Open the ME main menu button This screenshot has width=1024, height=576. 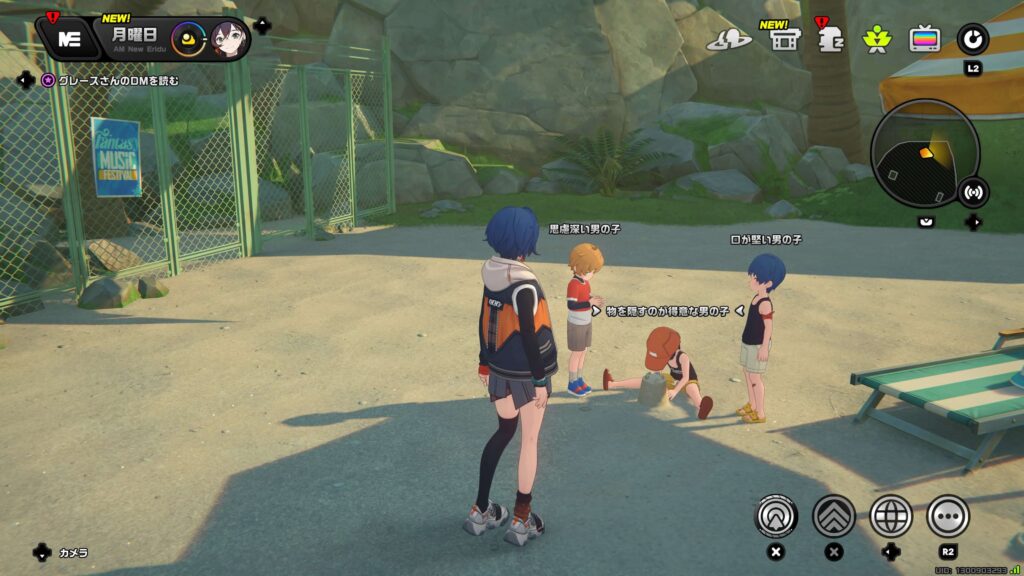click(69, 39)
